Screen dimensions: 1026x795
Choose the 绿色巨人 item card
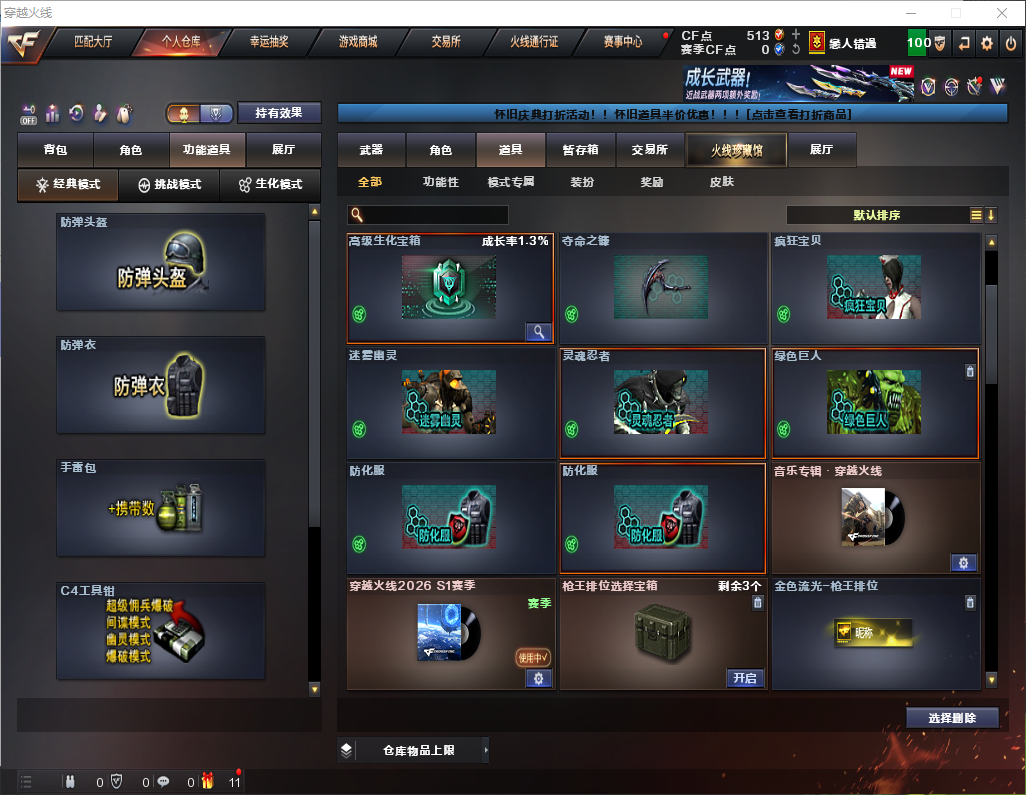(x=874, y=402)
